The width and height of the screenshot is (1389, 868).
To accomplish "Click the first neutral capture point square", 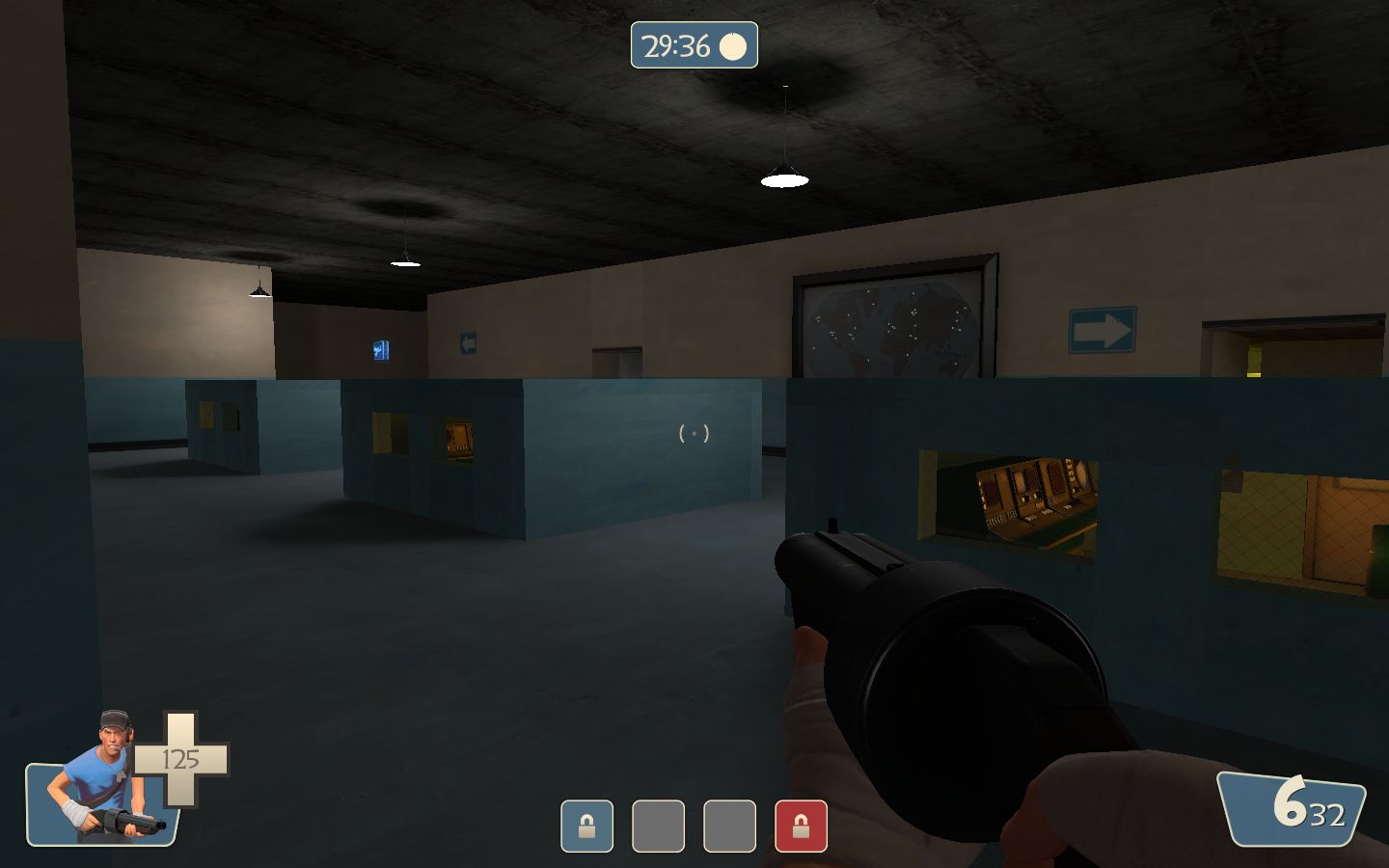I will point(659,827).
